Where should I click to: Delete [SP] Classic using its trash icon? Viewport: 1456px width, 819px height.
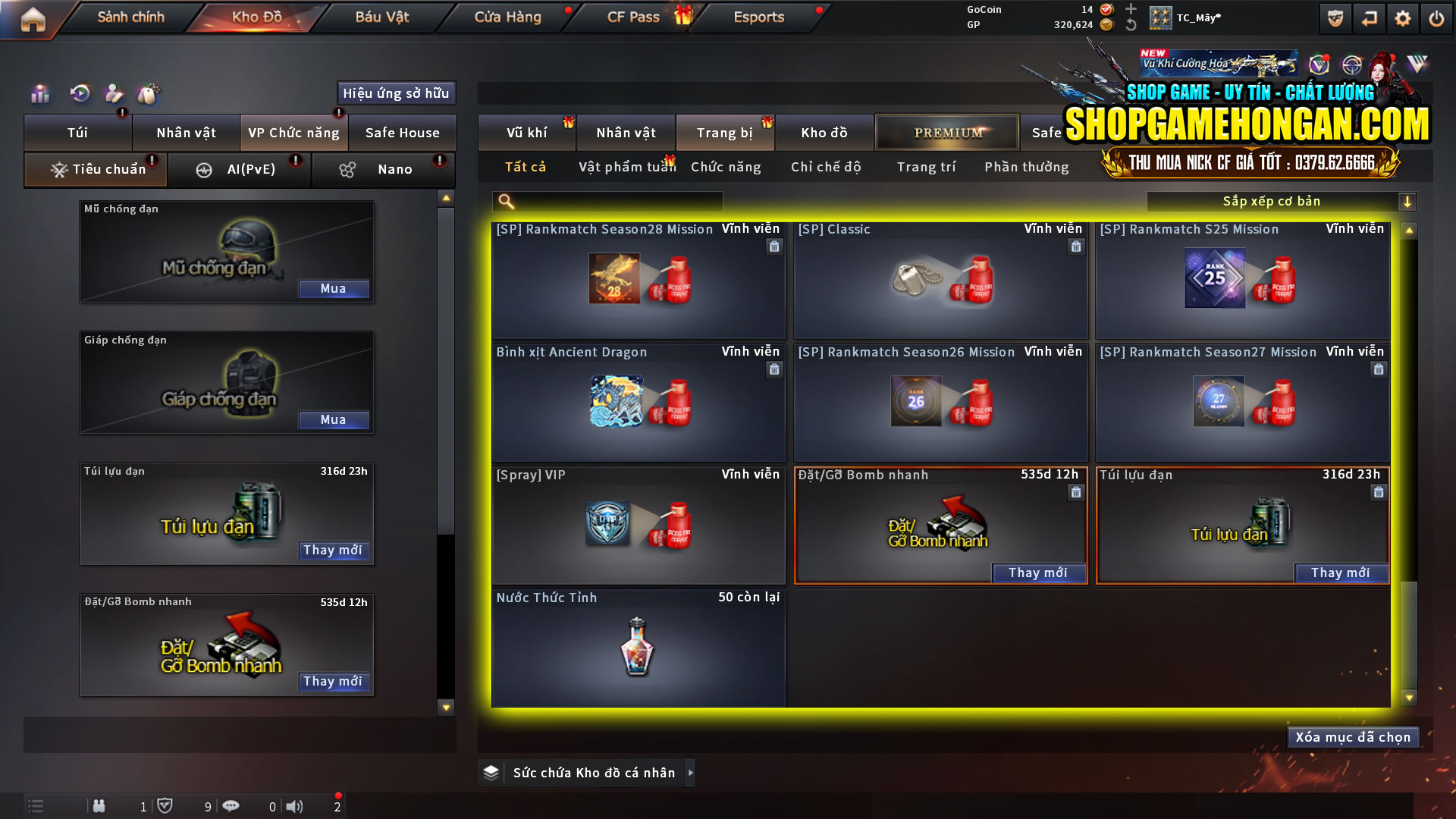coord(1076,246)
